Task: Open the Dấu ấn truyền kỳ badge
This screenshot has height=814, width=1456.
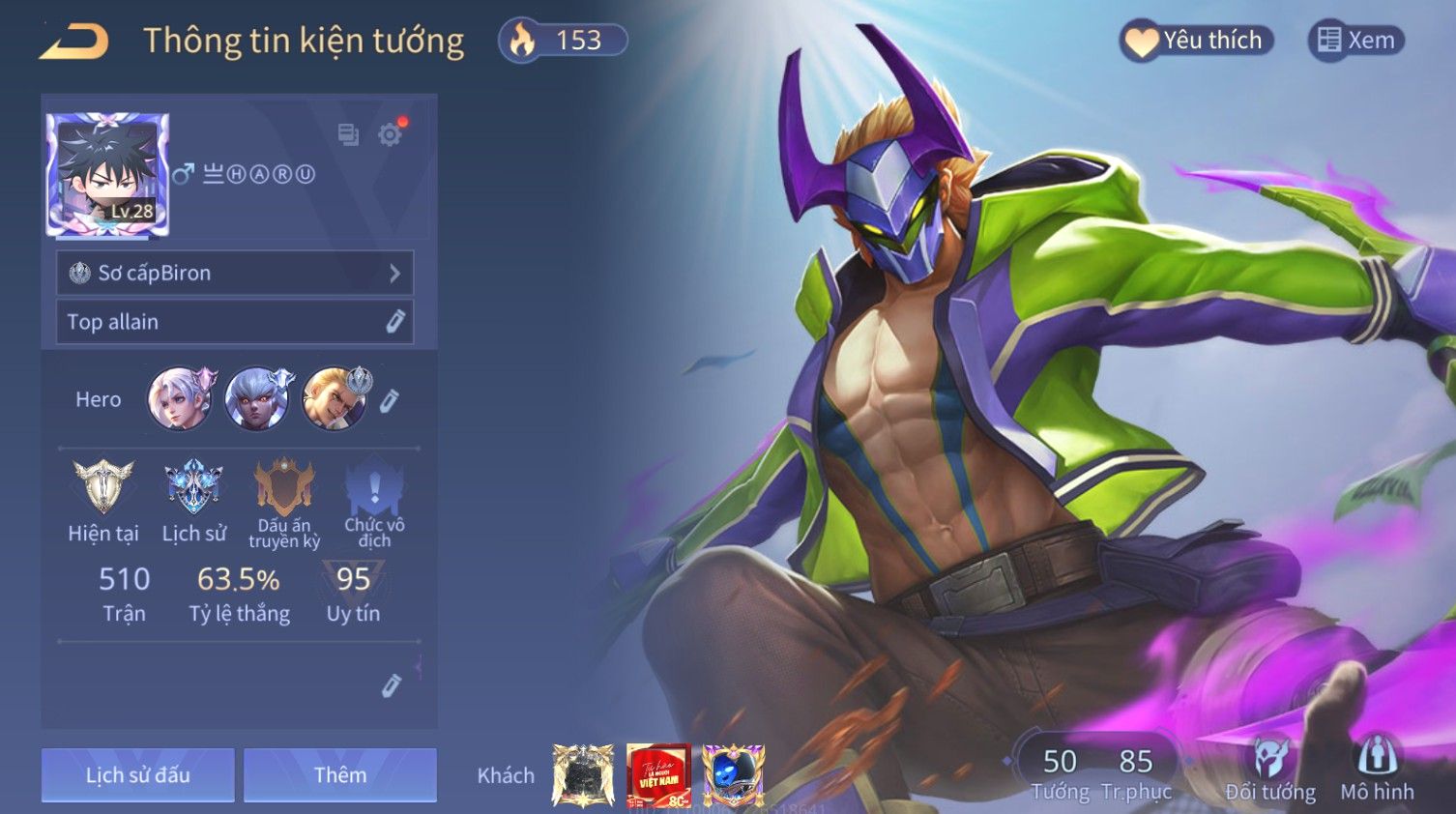Action: (284, 486)
